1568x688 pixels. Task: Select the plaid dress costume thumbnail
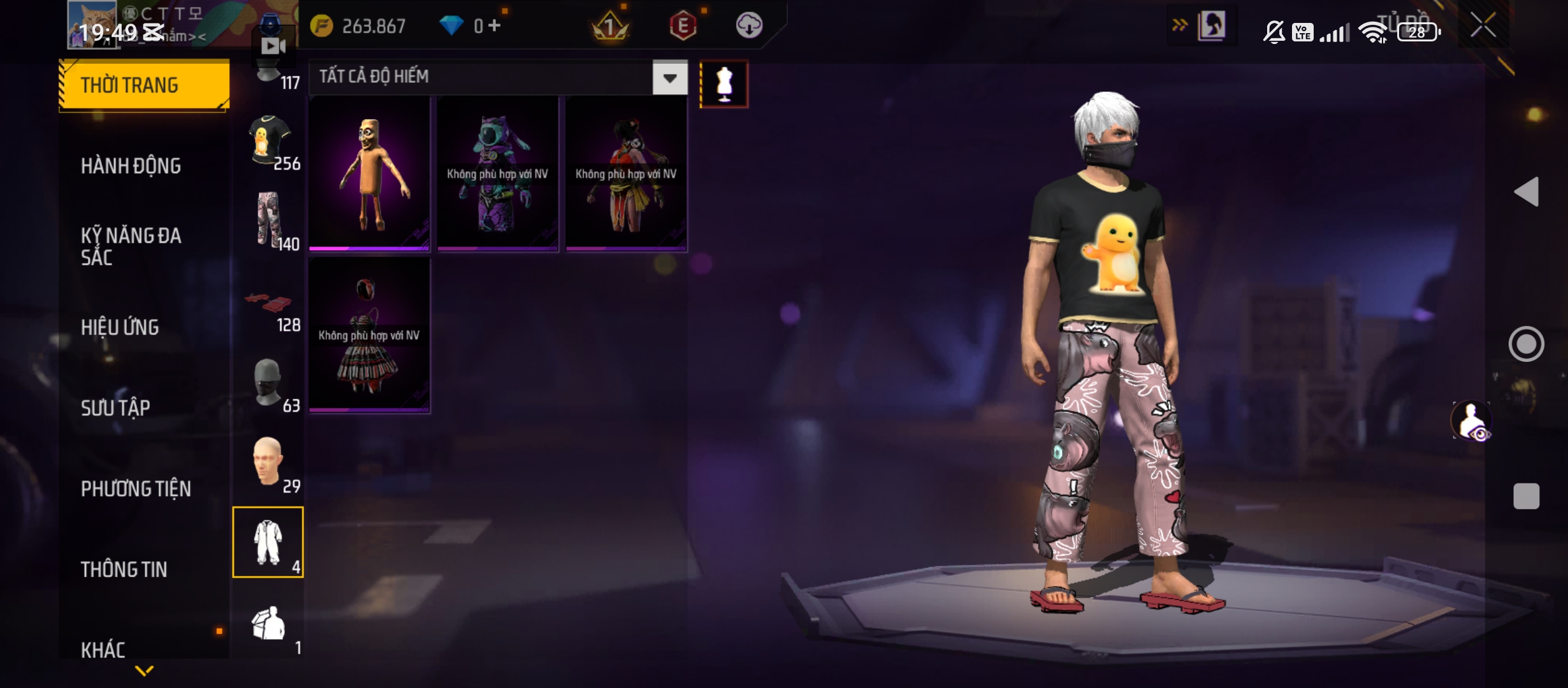(369, 335)
